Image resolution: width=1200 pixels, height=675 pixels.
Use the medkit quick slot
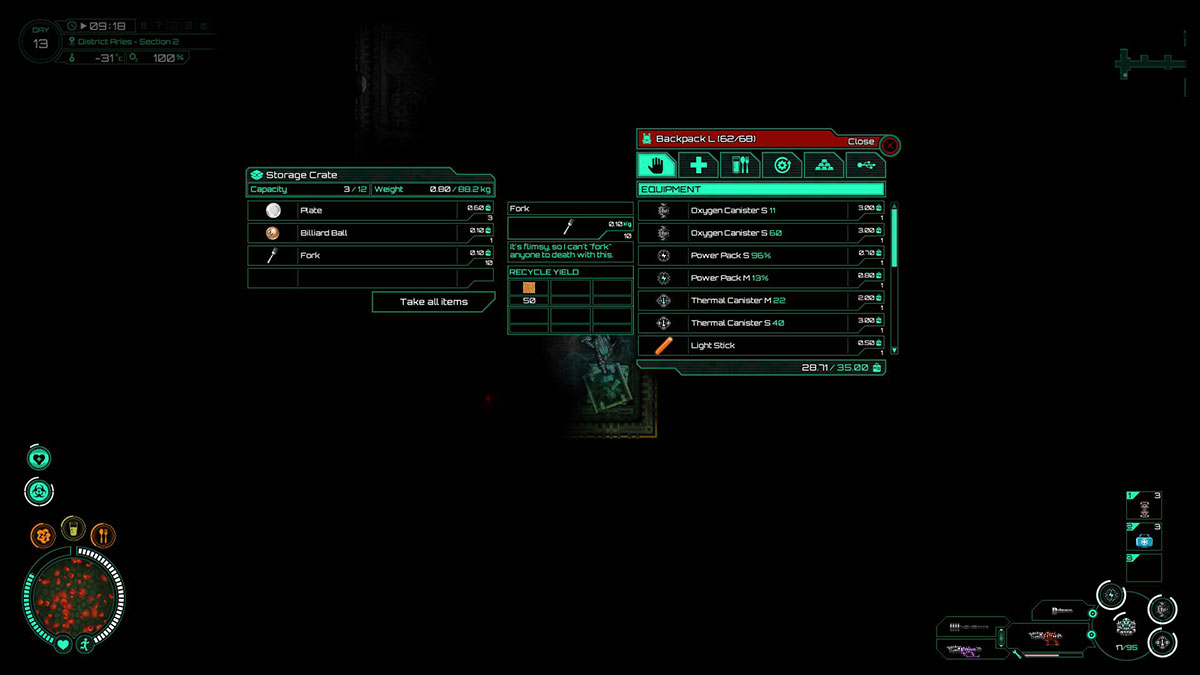[1144, 540]
